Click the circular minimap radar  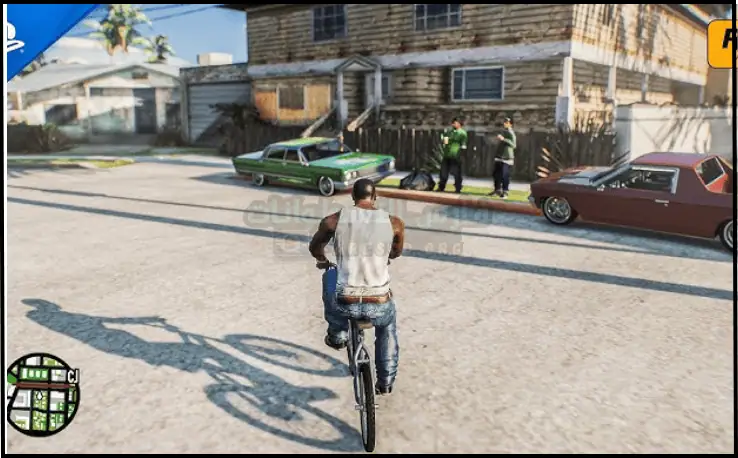(42, 394)
